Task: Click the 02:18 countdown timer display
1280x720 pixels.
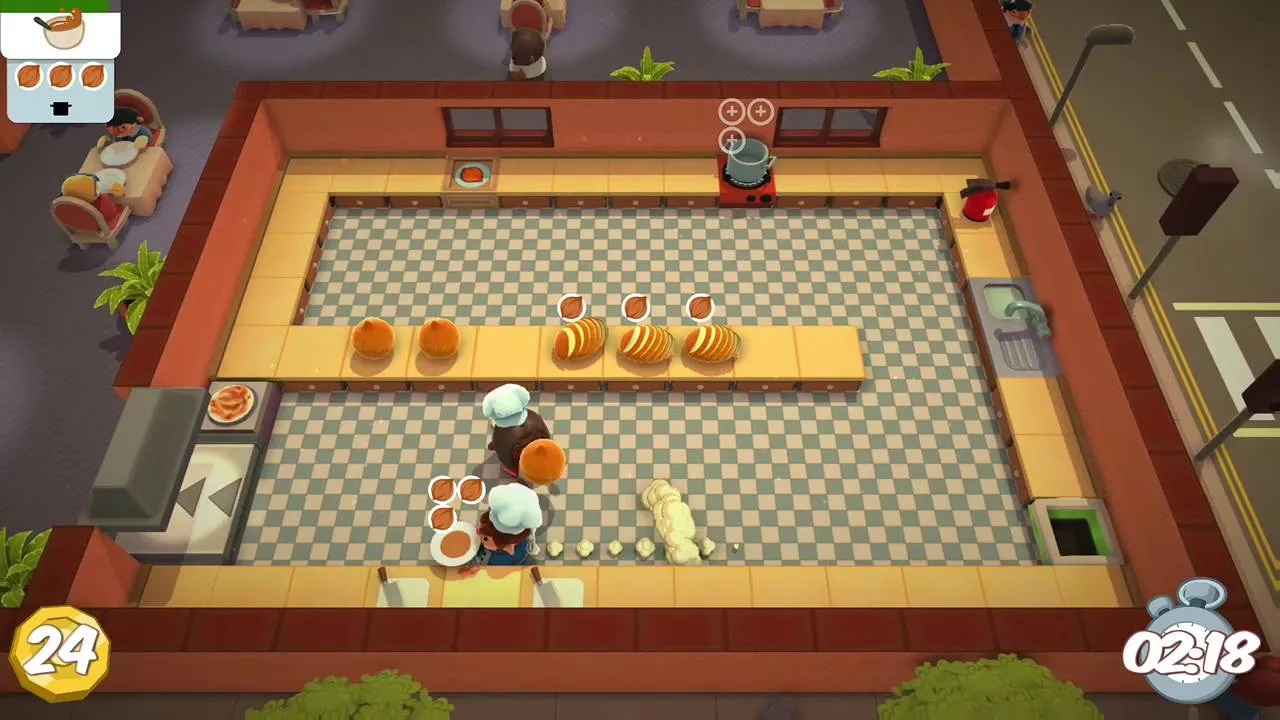Action: coord(1190,655)
